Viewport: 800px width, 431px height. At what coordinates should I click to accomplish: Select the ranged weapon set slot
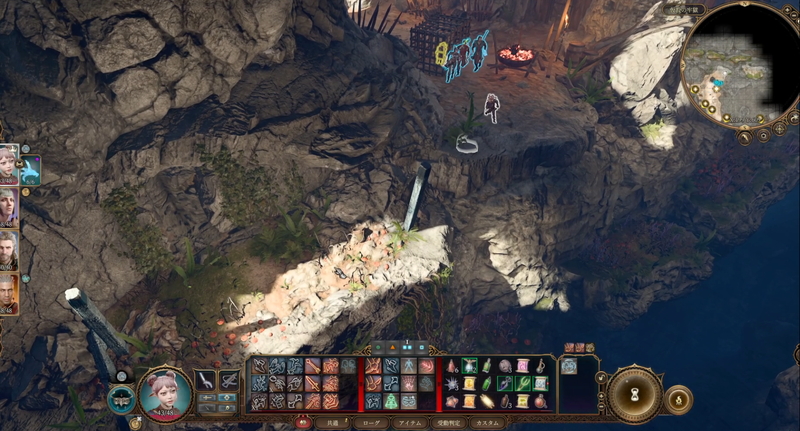point(229,380)
